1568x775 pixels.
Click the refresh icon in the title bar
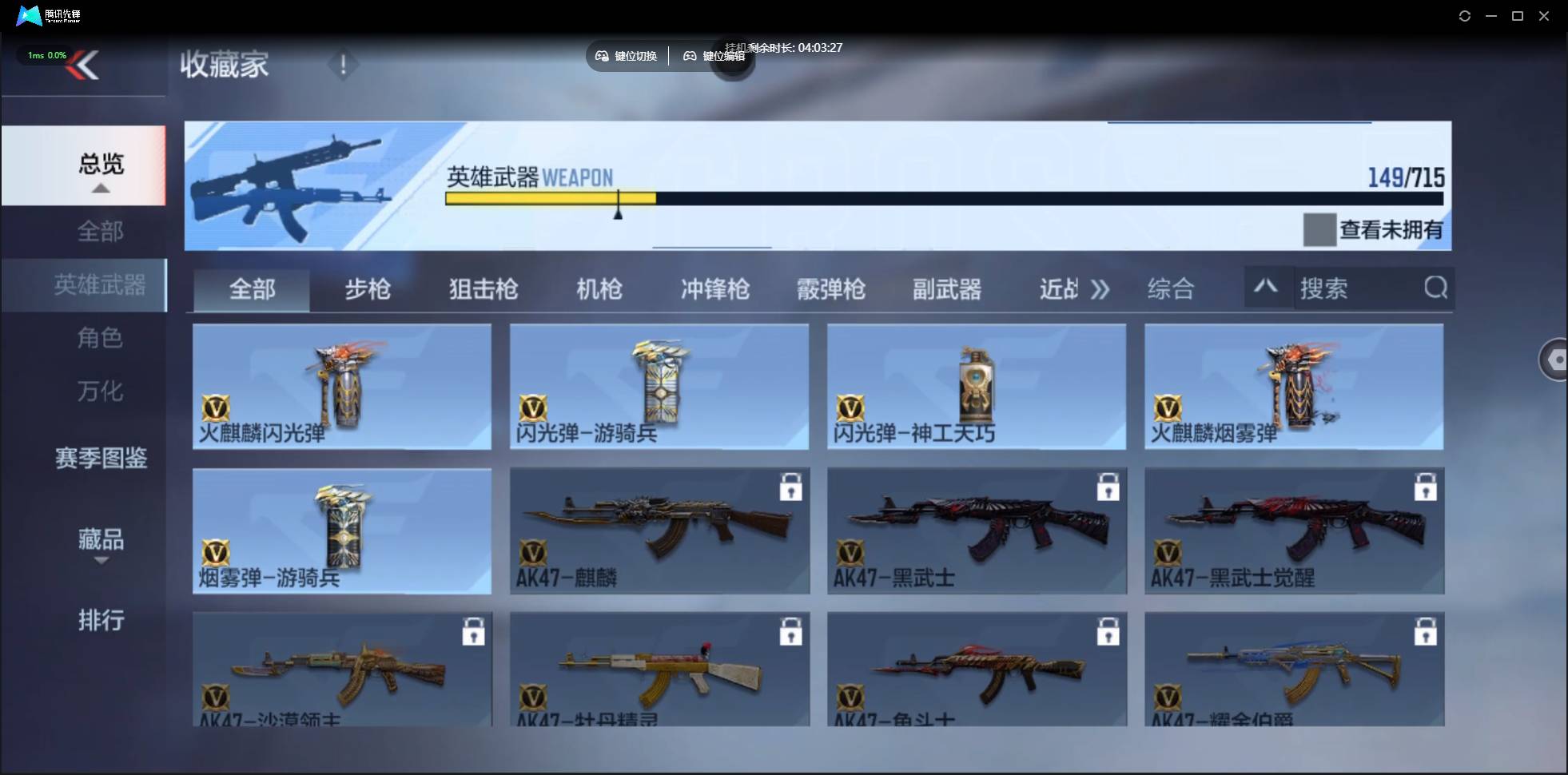(x=1465, y=16)
